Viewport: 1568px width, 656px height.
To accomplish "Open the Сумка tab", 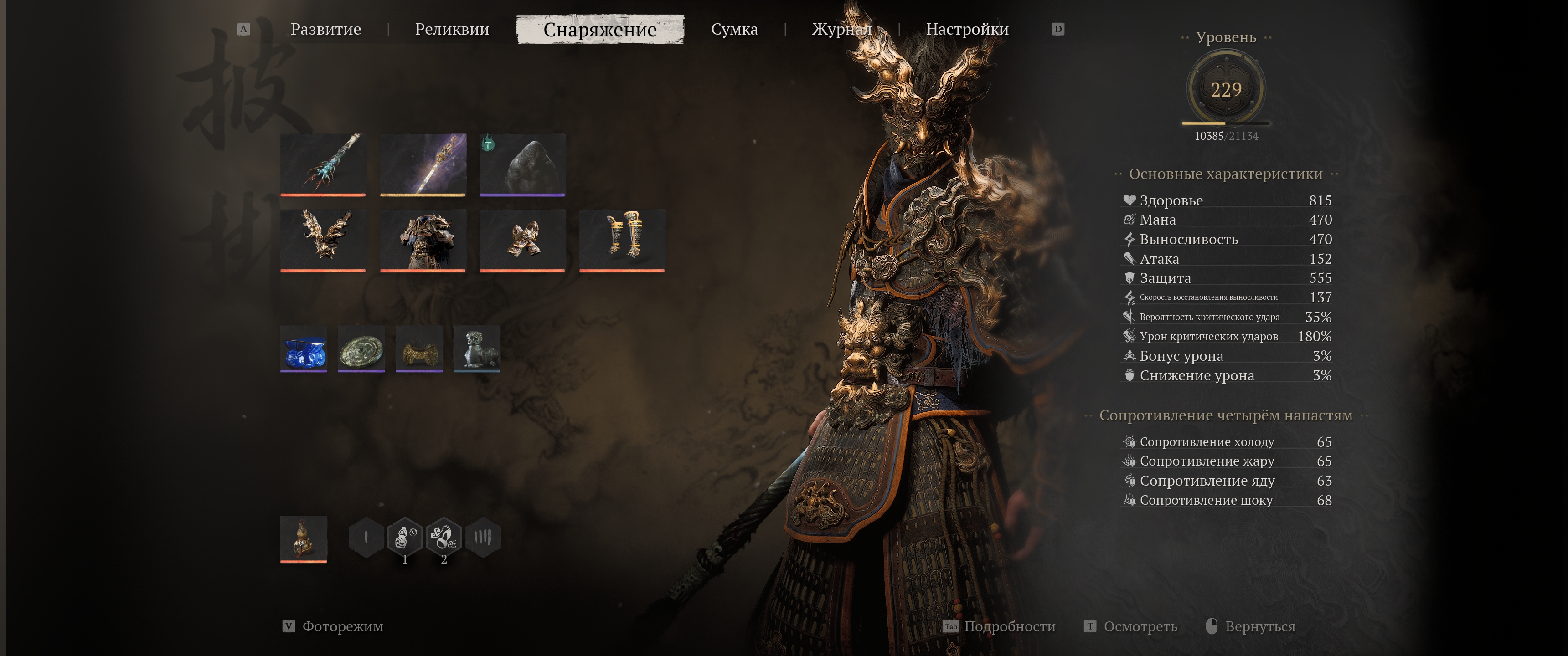I will click(734, 29).
